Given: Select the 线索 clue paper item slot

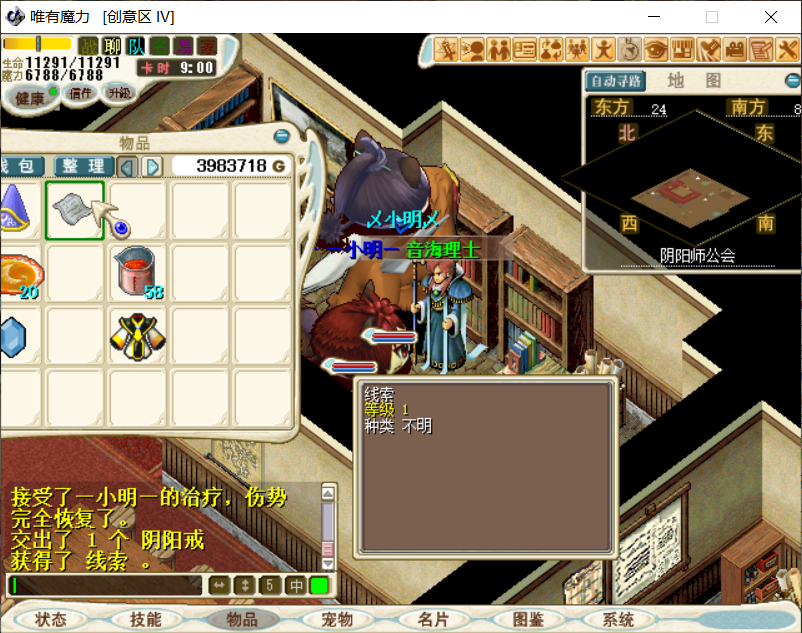Looking at the screenshot, I should click(75, 210).
